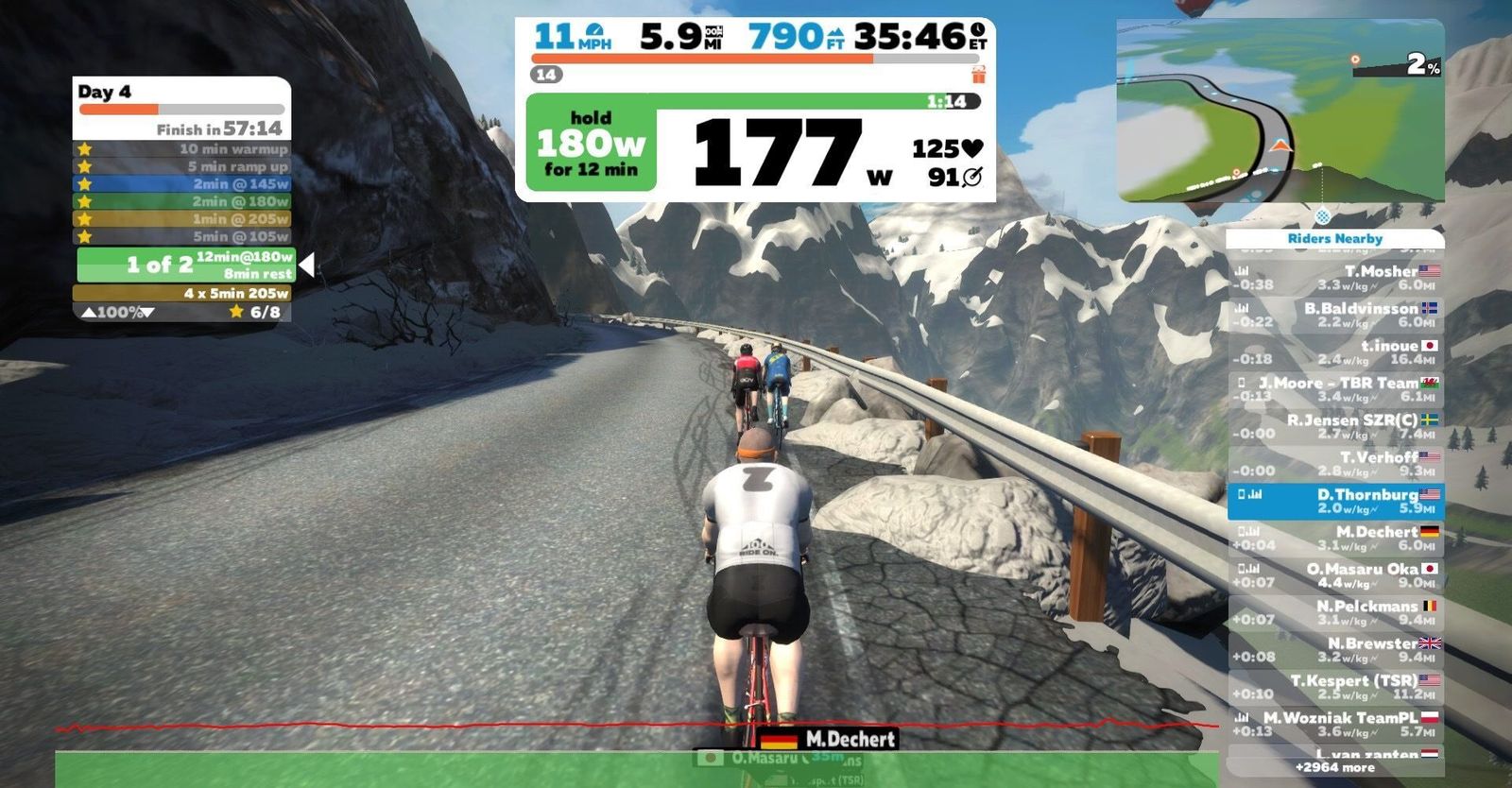Select O.Masaru Oka from nearby riders
The image size is (1512, 788).
[1335, 575]
